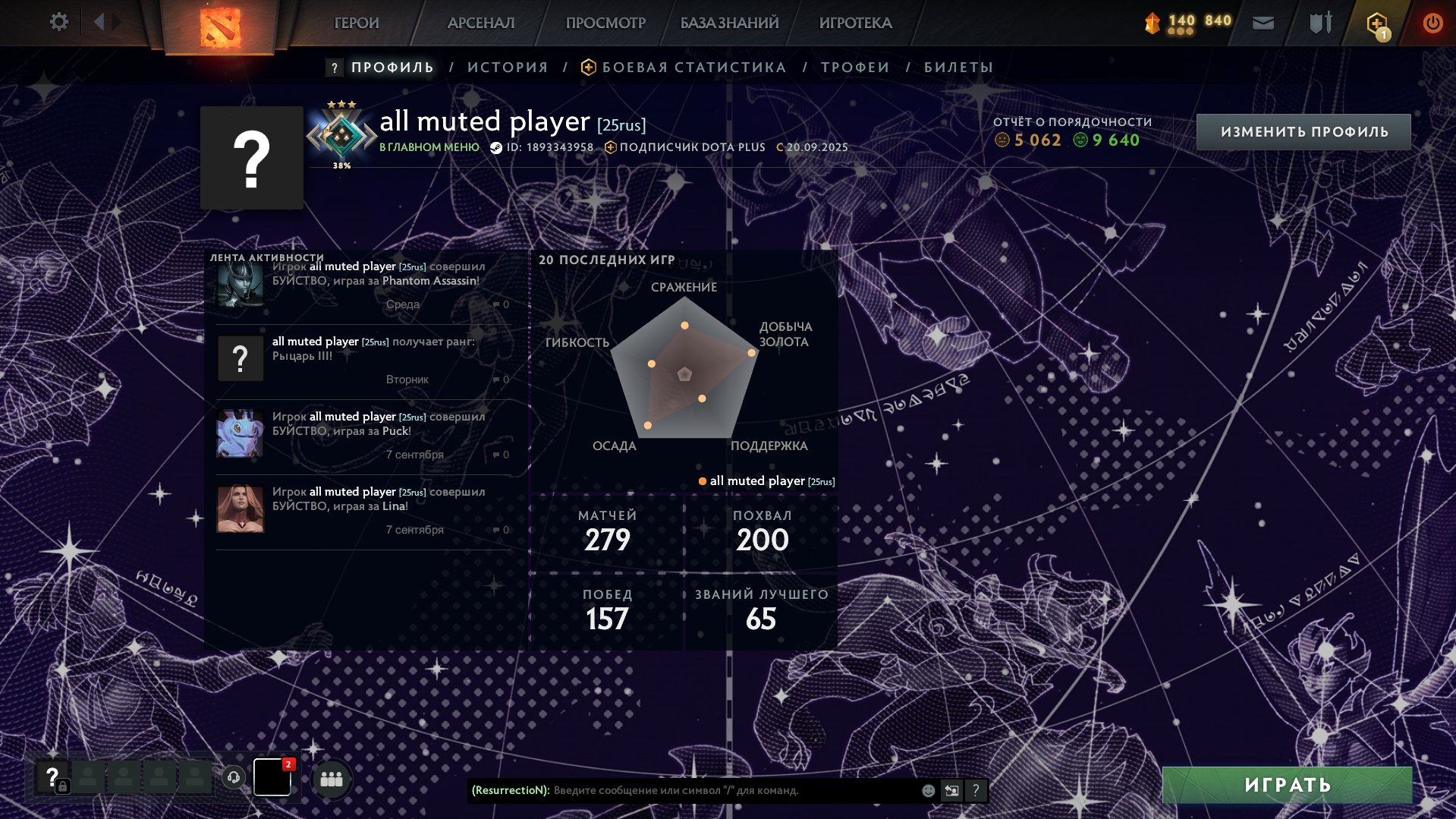Image resolution: width=1456 pixels, height=819 pixels.
Task: Click the power exit icon
Action: tap(1432, 22)
